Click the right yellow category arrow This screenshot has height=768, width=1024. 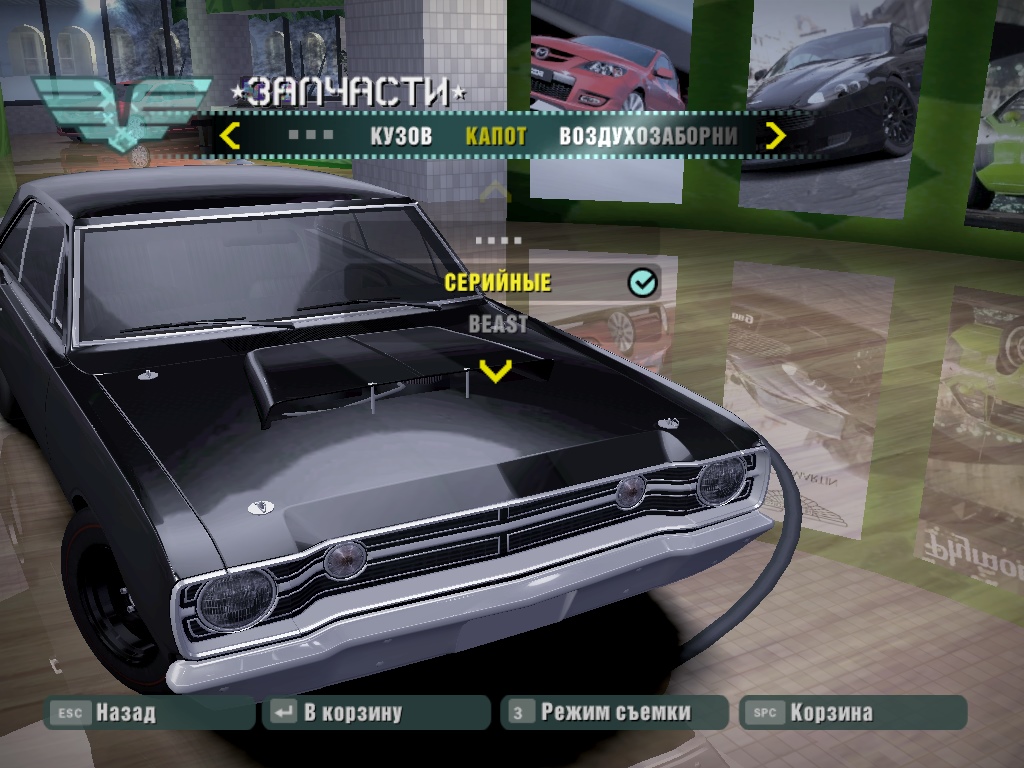tap(776, 135)
